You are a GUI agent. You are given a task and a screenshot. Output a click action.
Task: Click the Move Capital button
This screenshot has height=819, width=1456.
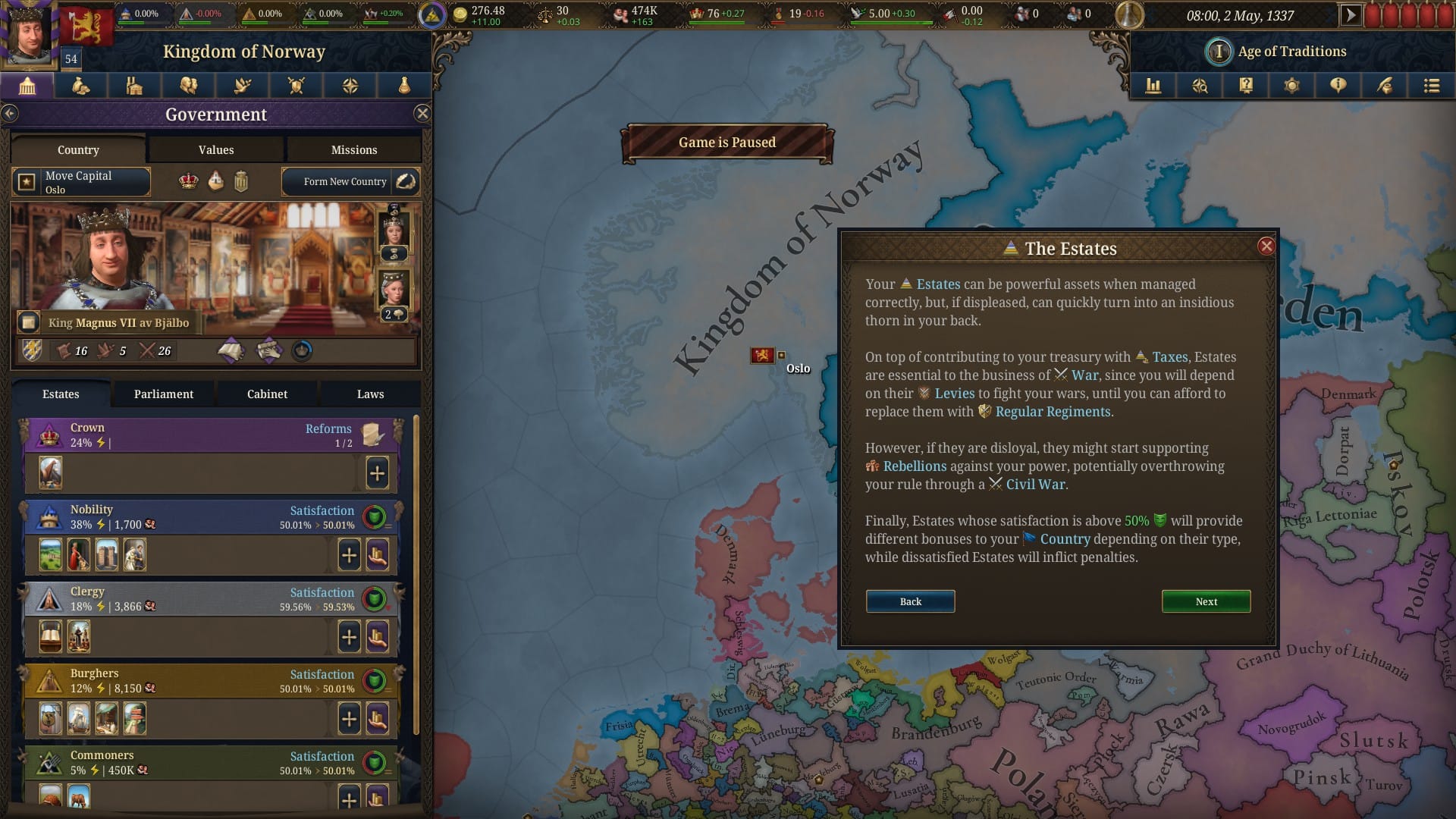81,182
